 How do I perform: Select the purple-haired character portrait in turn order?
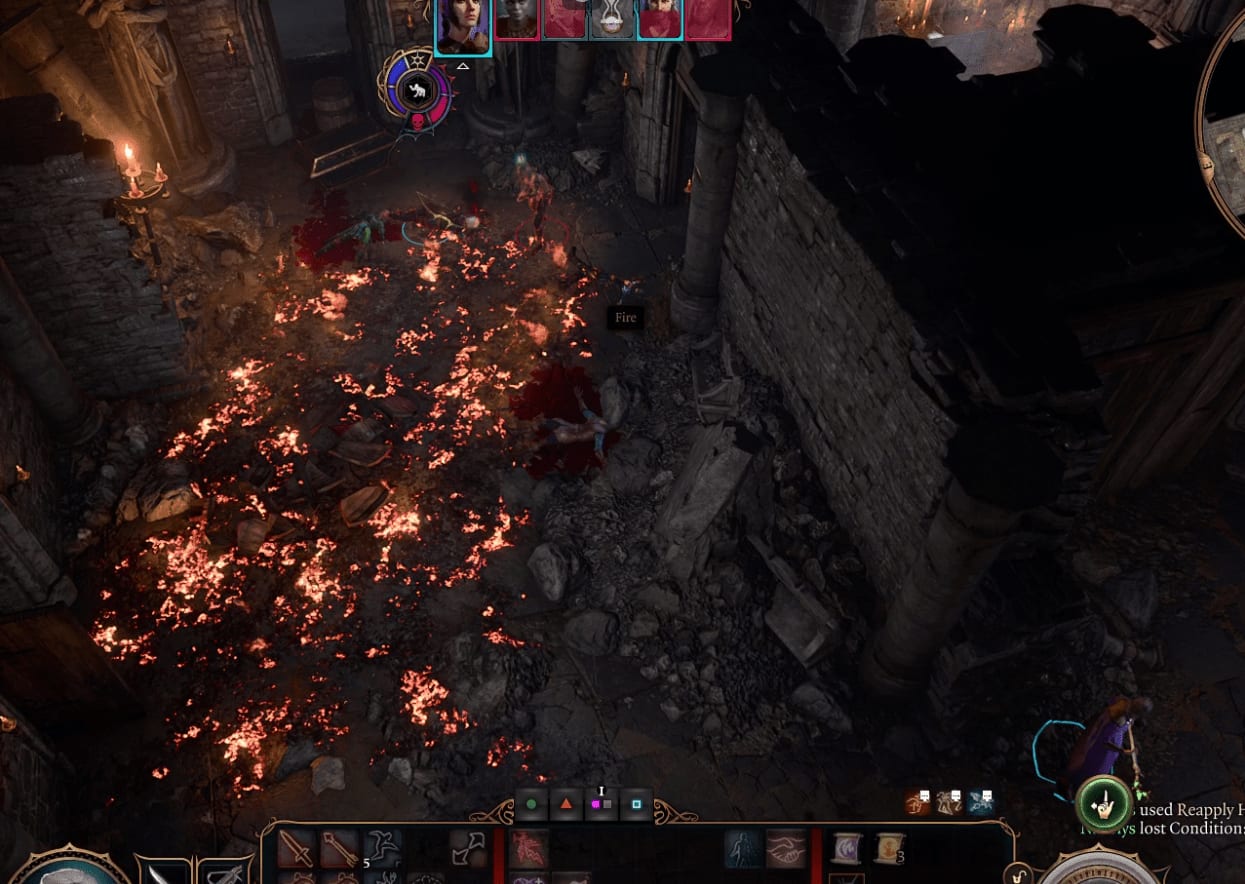[463, 26]
